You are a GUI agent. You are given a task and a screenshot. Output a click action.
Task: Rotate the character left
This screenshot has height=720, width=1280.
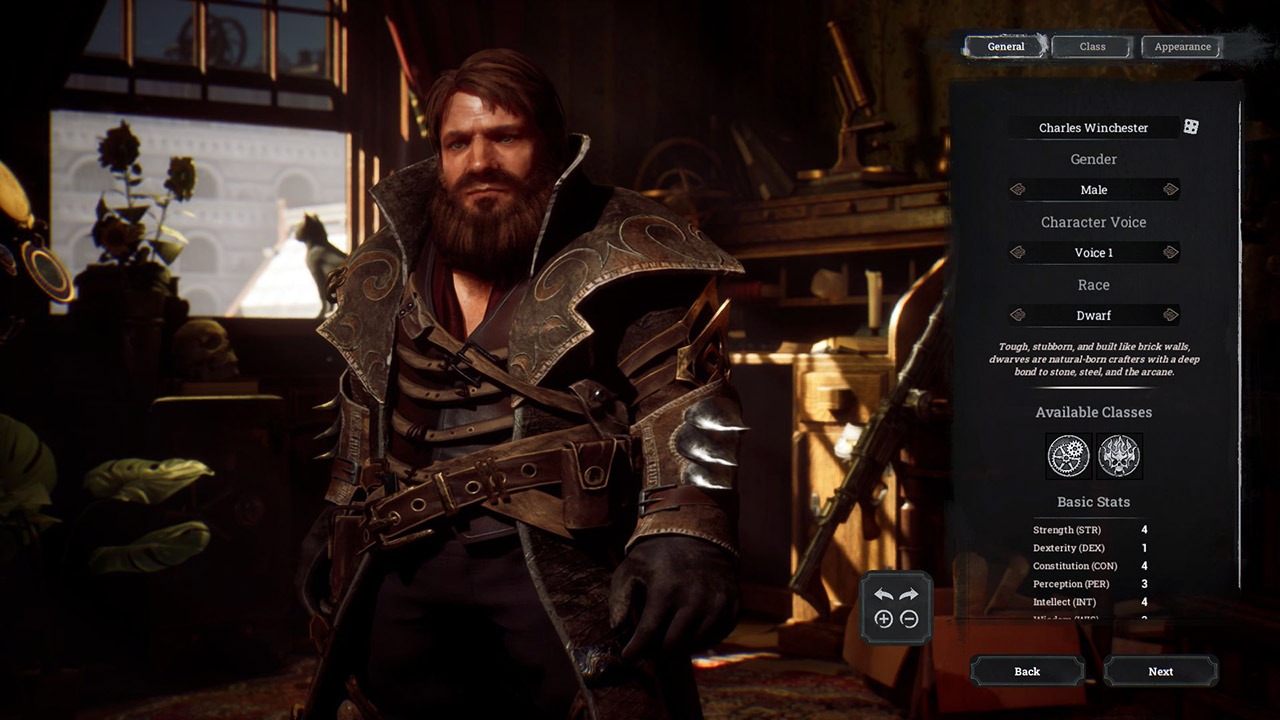[x=884, y=595]
